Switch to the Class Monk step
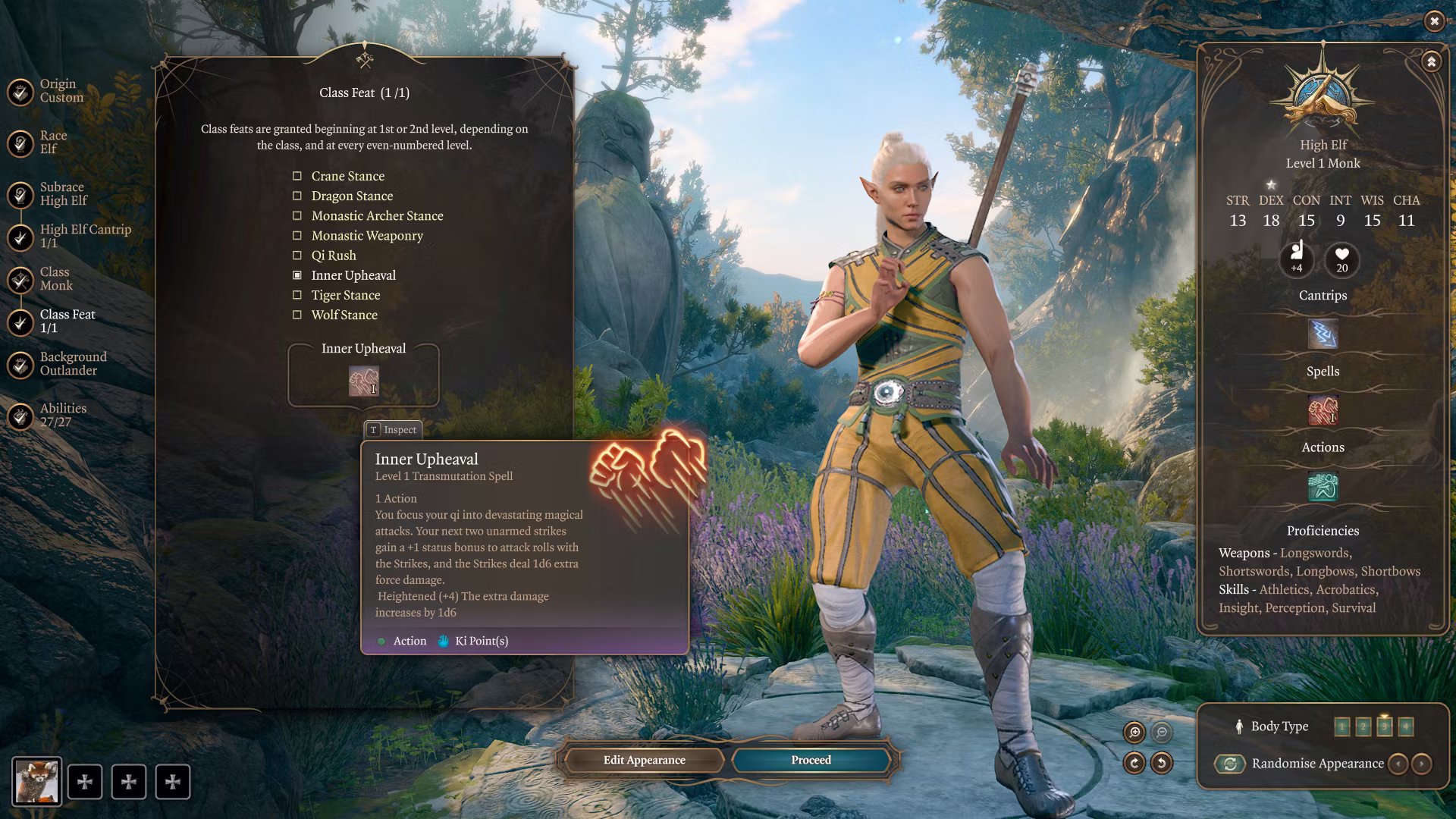1456x819 pixels. tap(55, 278)
